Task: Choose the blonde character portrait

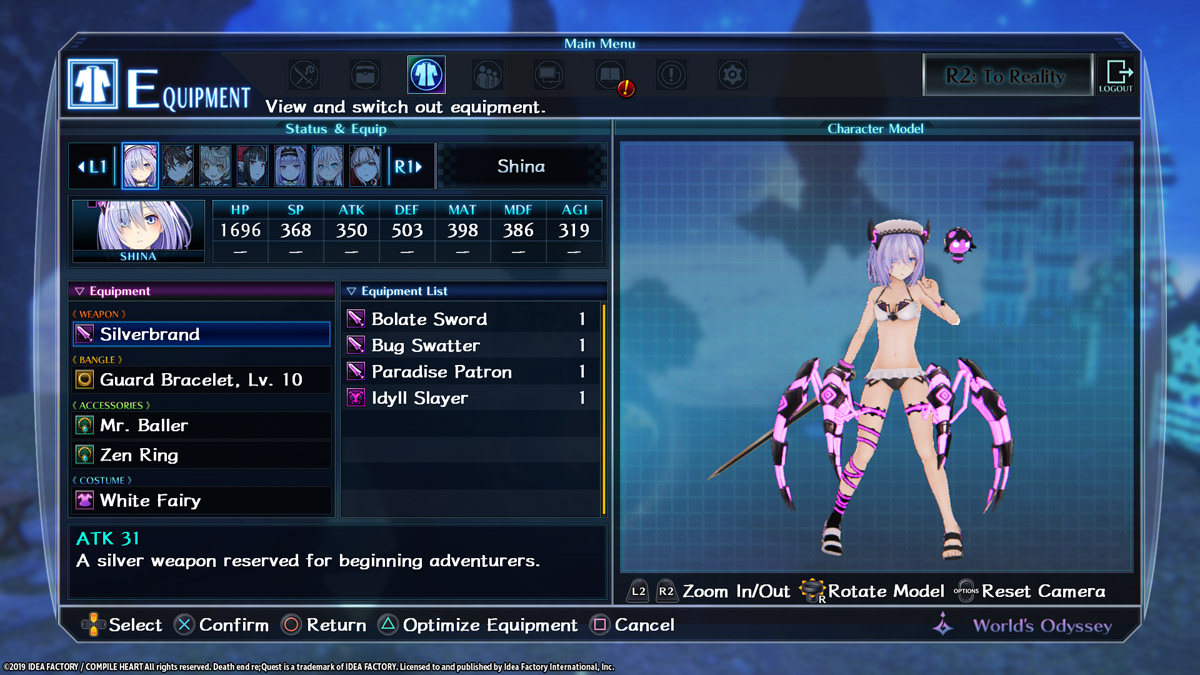Action: coord(215,167)
